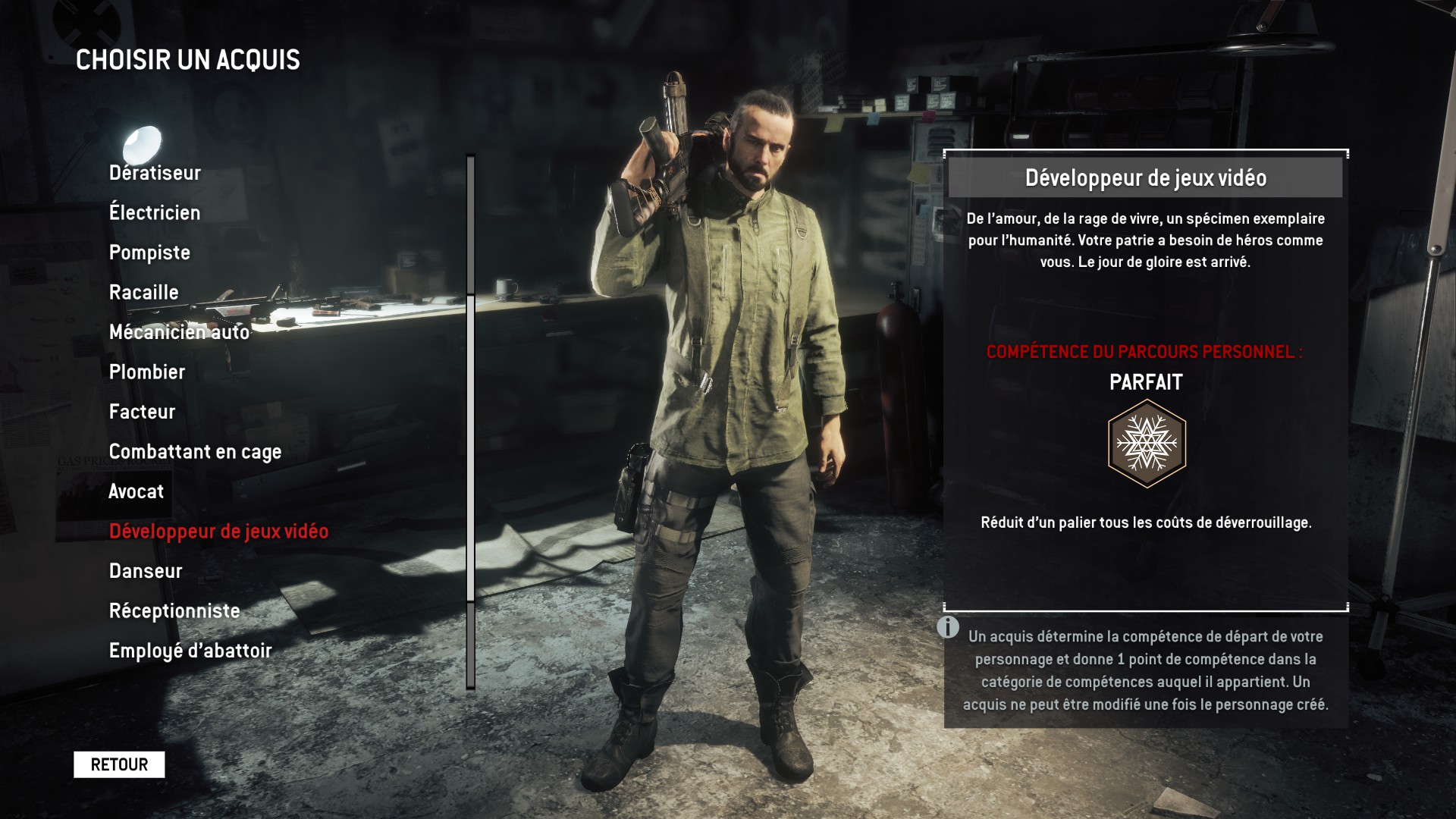This screenshot has height=819, width=1456.
Task: Select the Avocat background
Action: (136, 491)
